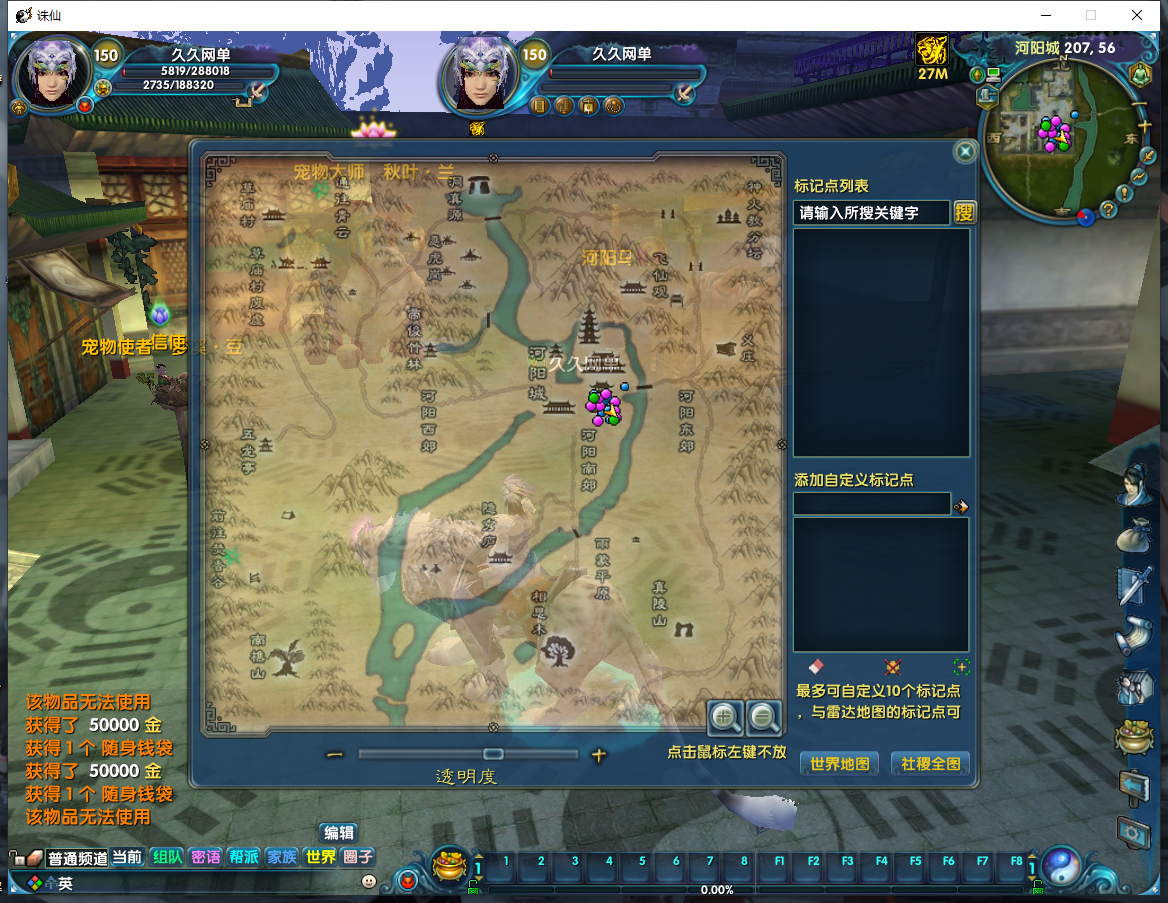Screen dimensions: 1168x903
Task: Zoom out the map with magnifier minus
Action: [765, 716]
